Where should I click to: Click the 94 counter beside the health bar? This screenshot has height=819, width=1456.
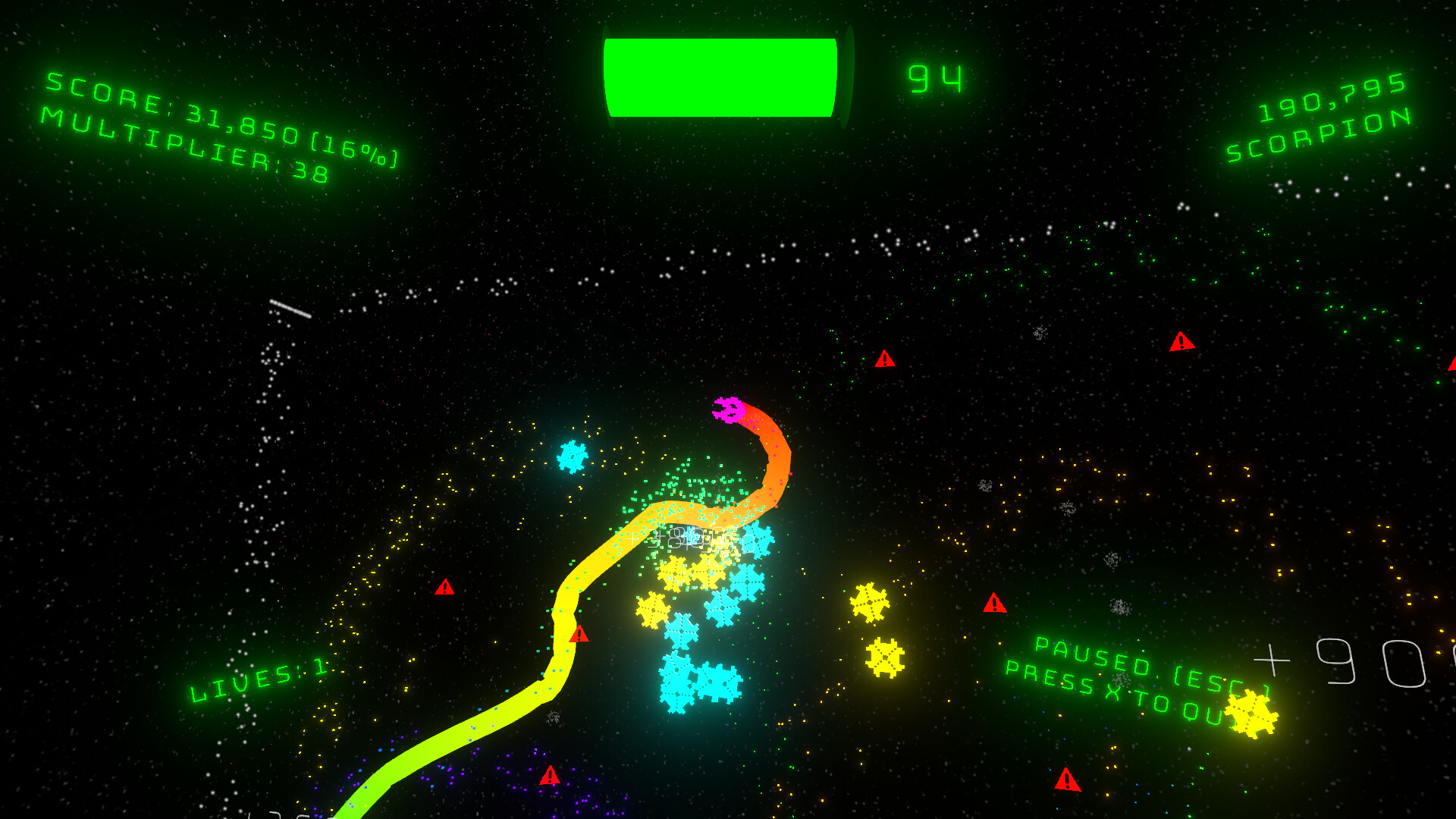(x=934, y=80)
